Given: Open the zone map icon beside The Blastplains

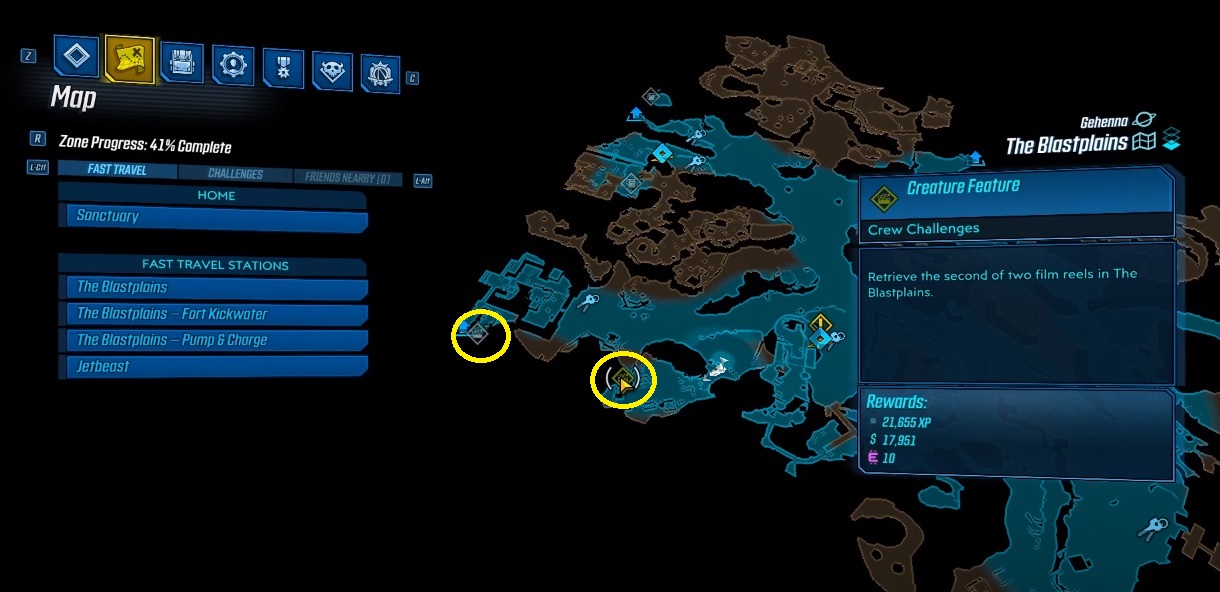Looking at the screenshot, I should pyautogui.click(x=1144, y=143).
